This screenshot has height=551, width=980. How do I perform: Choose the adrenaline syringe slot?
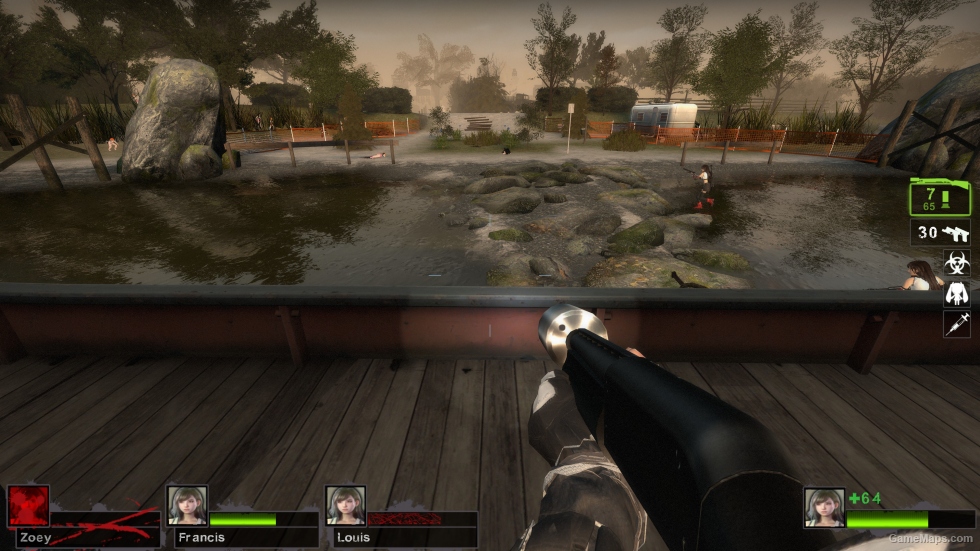click(957, 323)
